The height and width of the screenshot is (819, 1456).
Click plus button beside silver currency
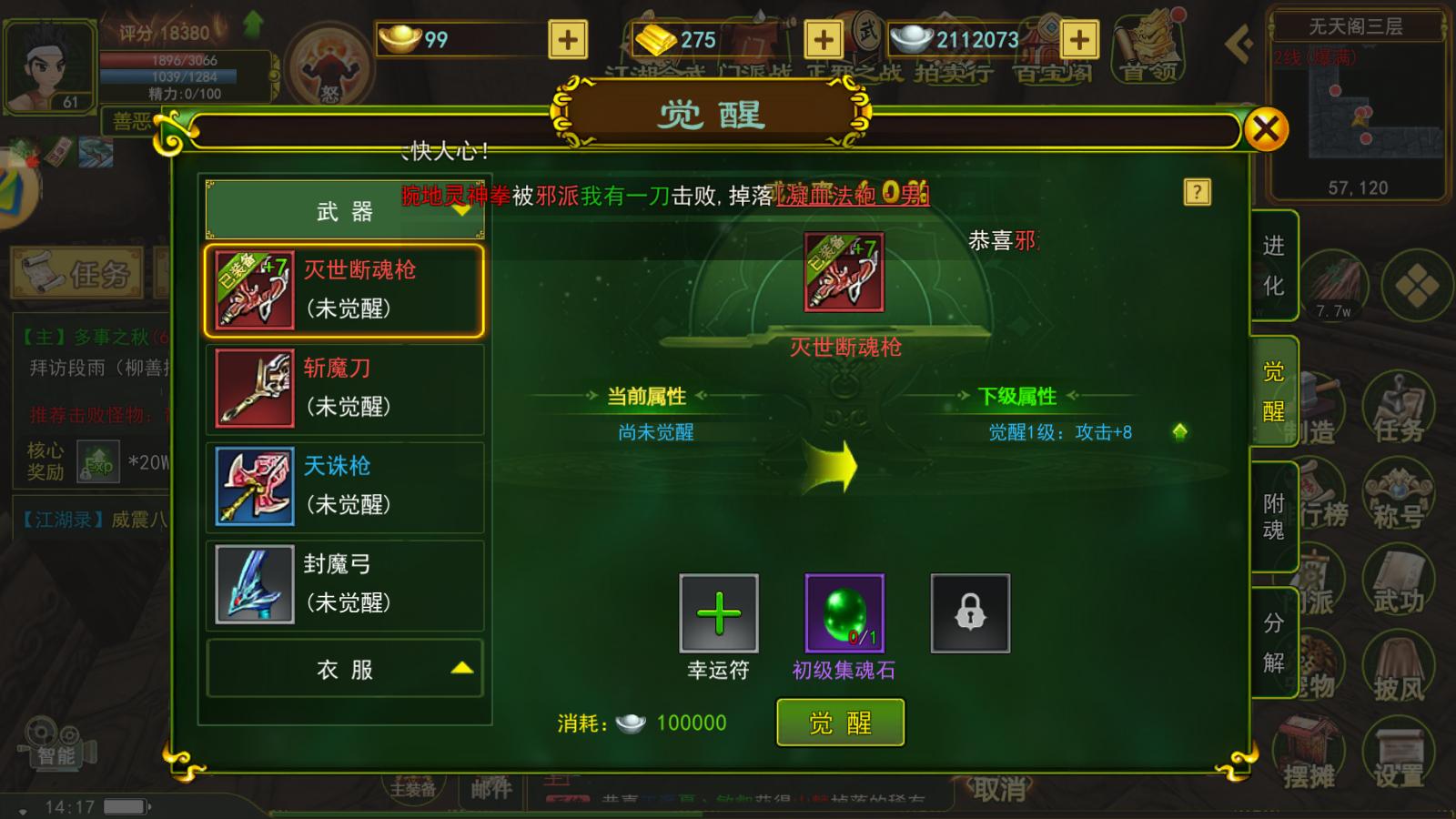(x=1078, y=39)
